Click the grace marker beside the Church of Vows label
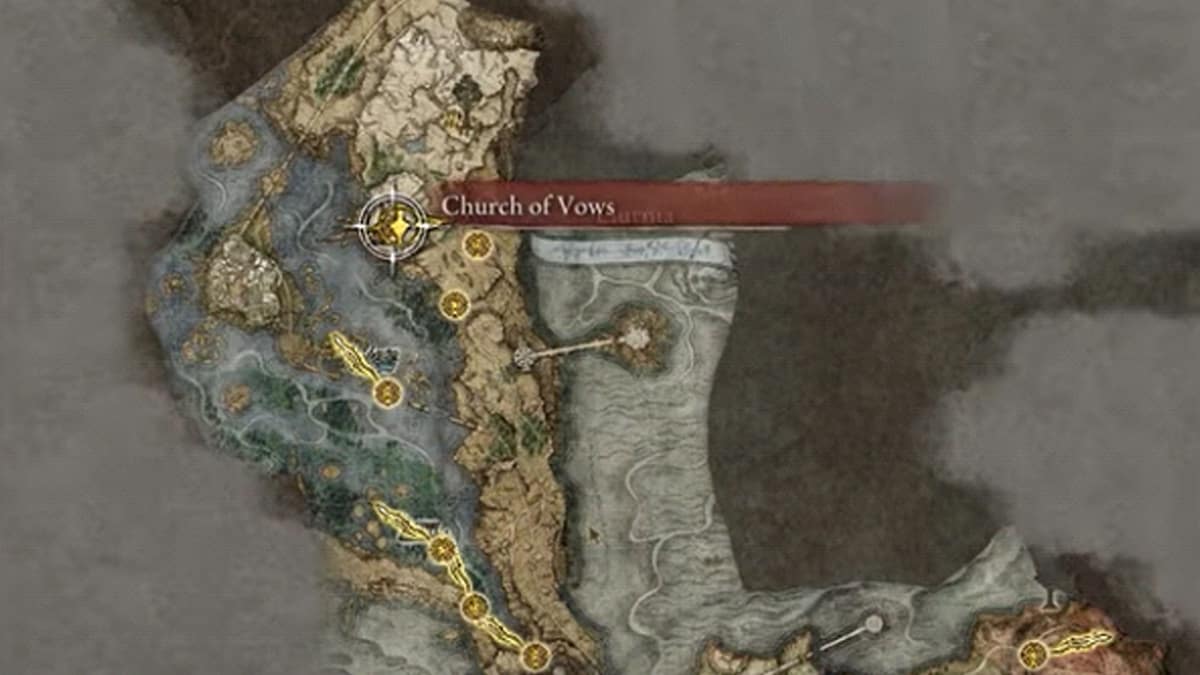This screenshot has height=675, width=1200. pos(478,244)
